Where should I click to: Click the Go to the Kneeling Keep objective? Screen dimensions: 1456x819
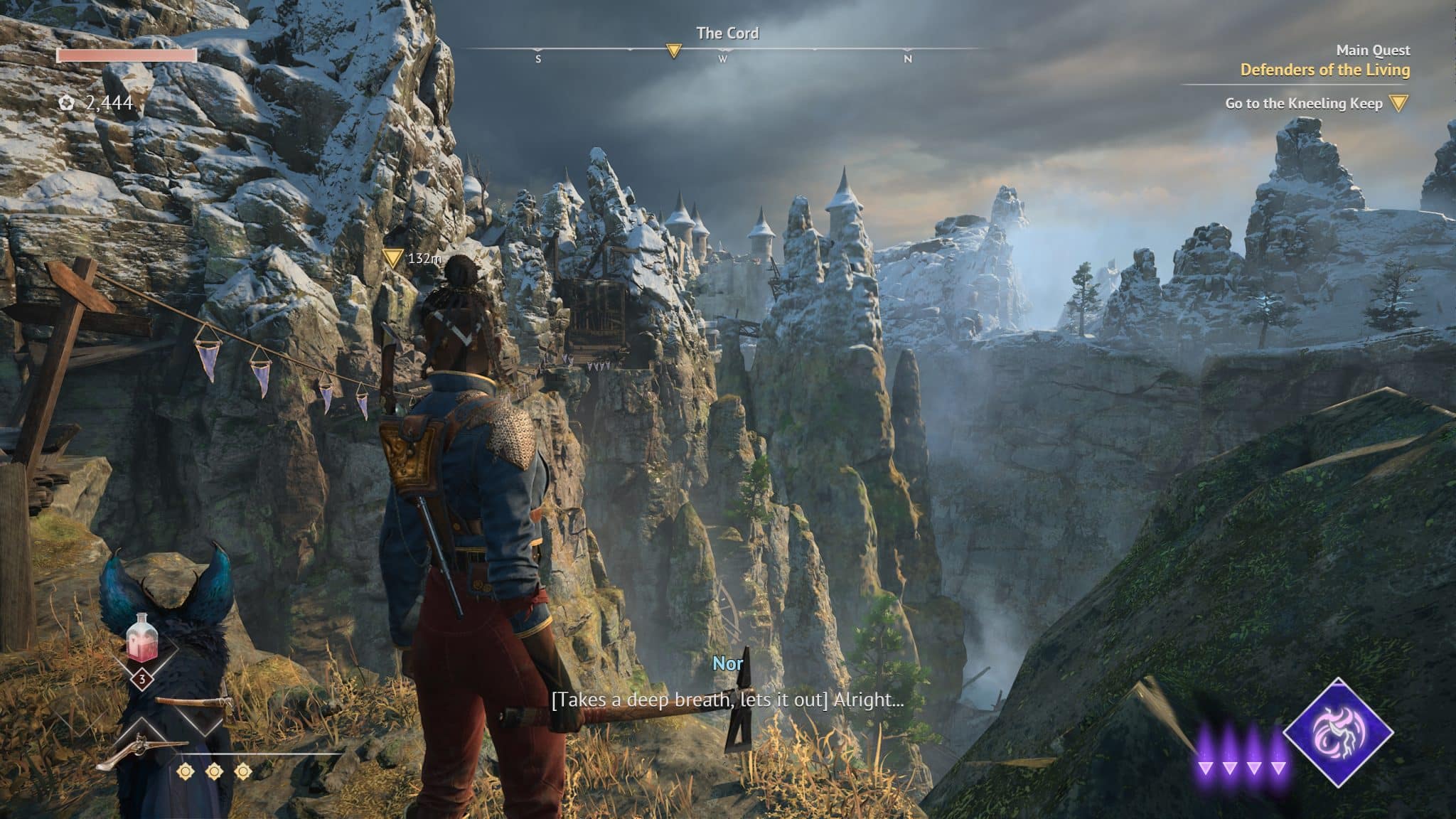click(1303, 104)
